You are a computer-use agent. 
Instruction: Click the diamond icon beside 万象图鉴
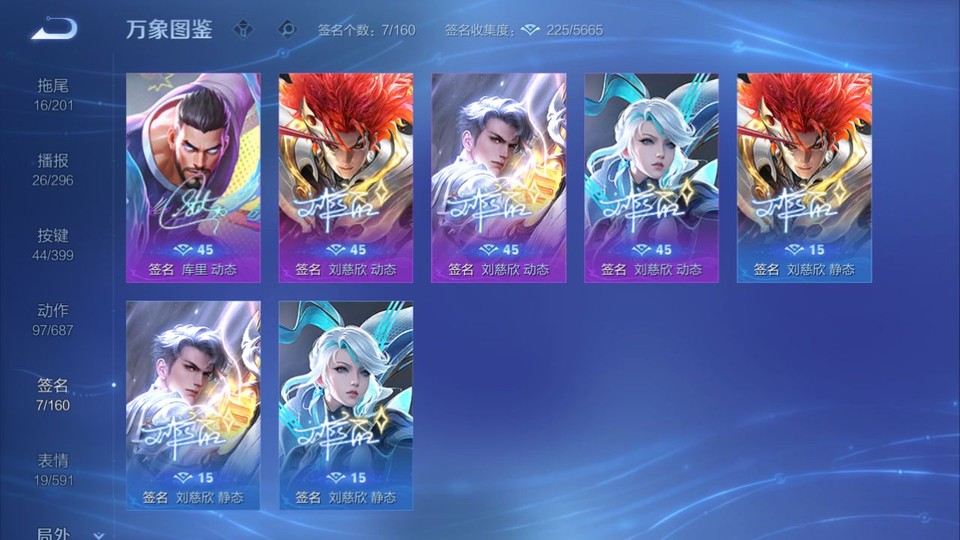tap(243, 29)
